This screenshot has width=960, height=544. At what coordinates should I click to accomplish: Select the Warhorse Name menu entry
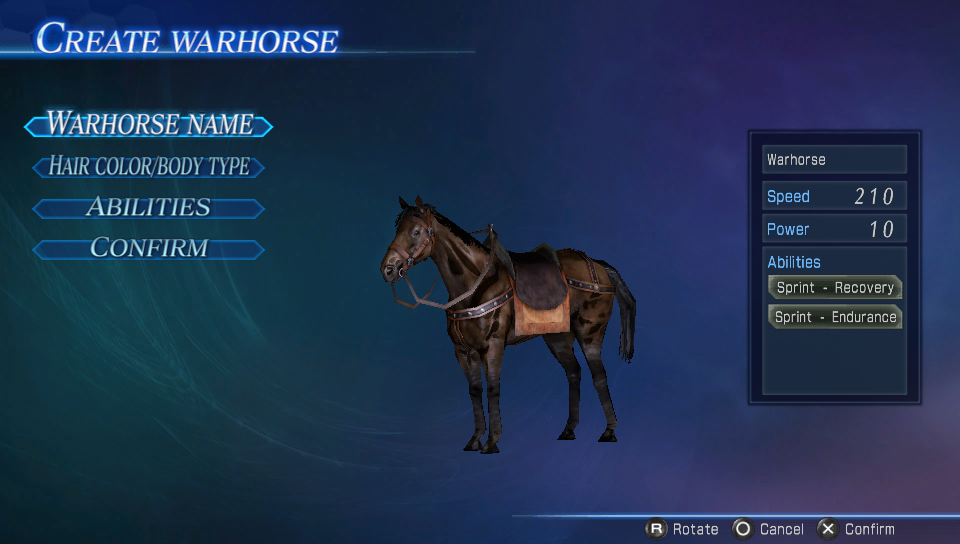pyautogui.click(x=149, y=125)
